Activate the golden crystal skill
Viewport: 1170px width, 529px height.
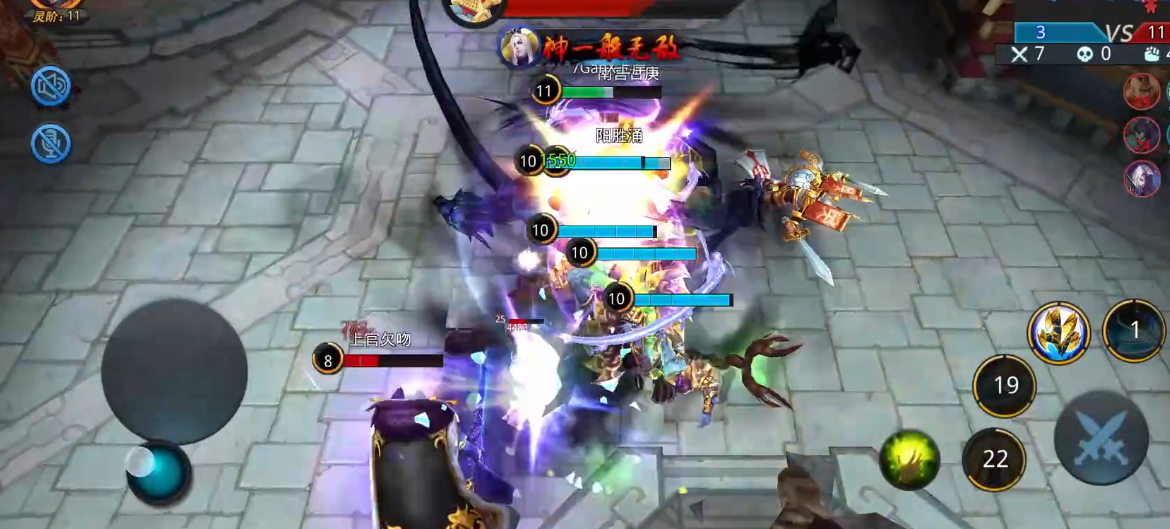click(x=1058, y=333)
